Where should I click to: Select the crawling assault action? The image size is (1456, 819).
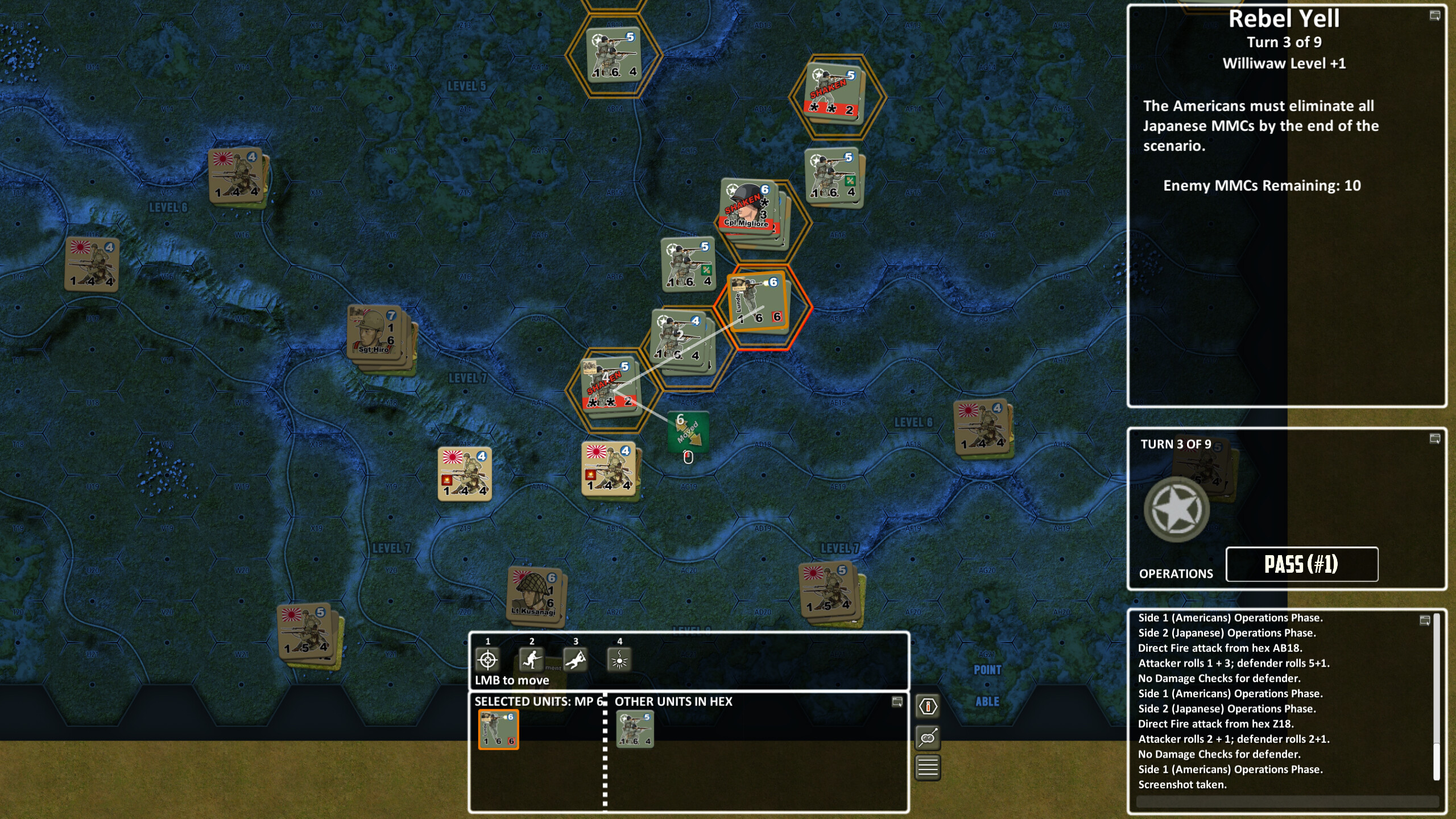coord(575,661)
